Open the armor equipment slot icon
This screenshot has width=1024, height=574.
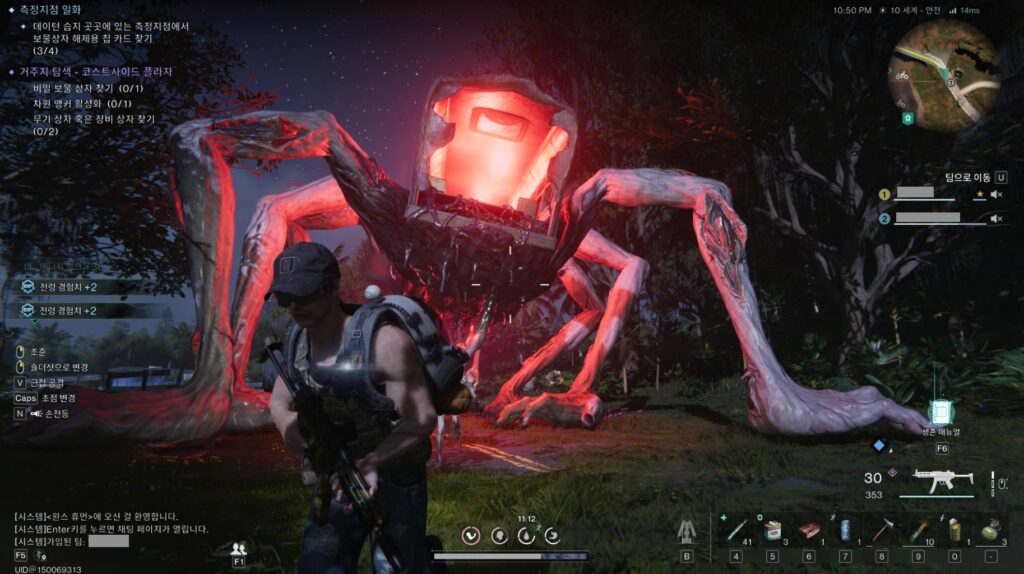pos(687,531)
